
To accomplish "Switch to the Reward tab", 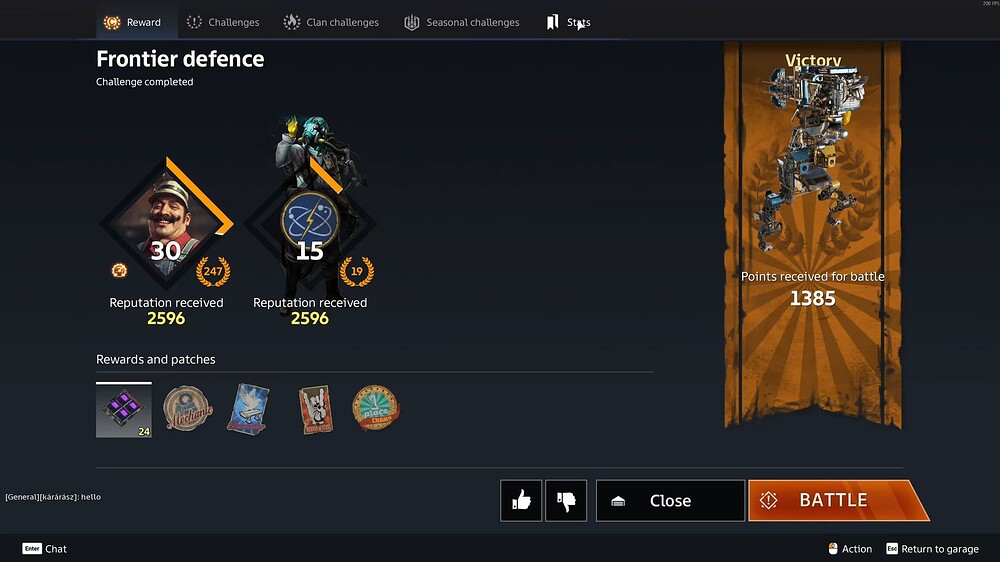I will [x=133, y=22].
